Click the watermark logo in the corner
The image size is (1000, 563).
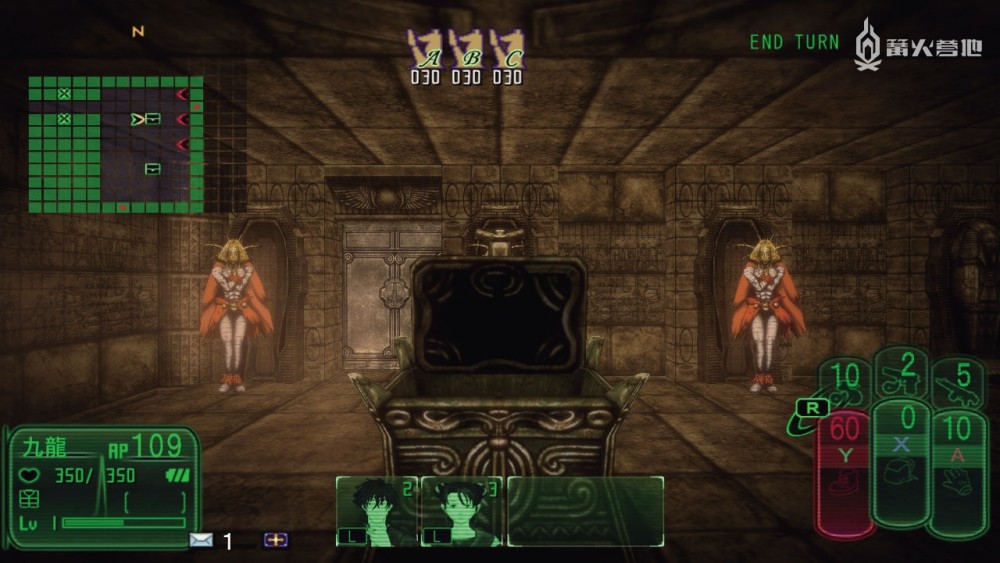pos(918,44)
